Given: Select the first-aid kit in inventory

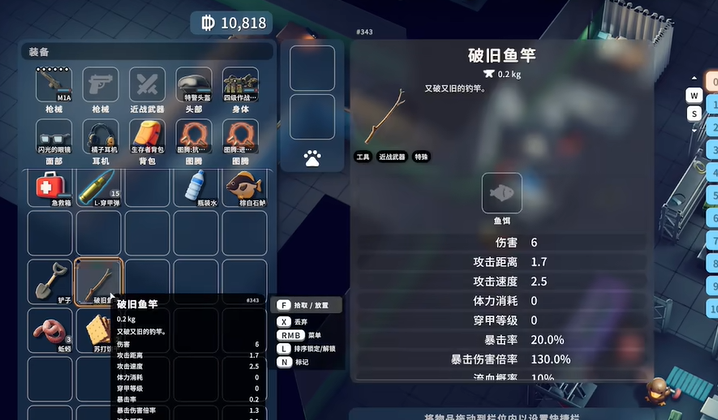Looking at the screenshot, I should [52, 185].
